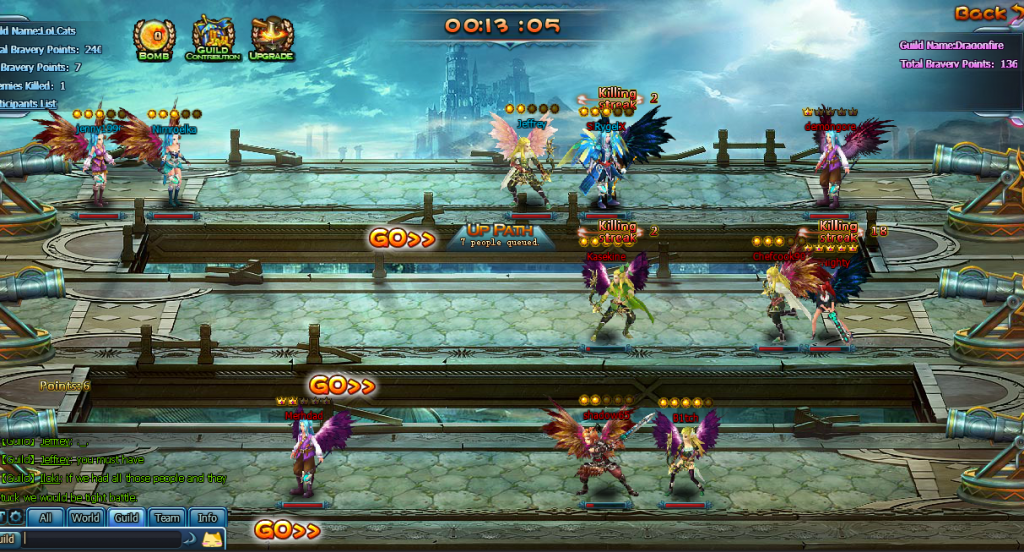Viewport: 1024px width, 552px height.
Task: Switch chat to the World tab
Action: coord(85,517)
